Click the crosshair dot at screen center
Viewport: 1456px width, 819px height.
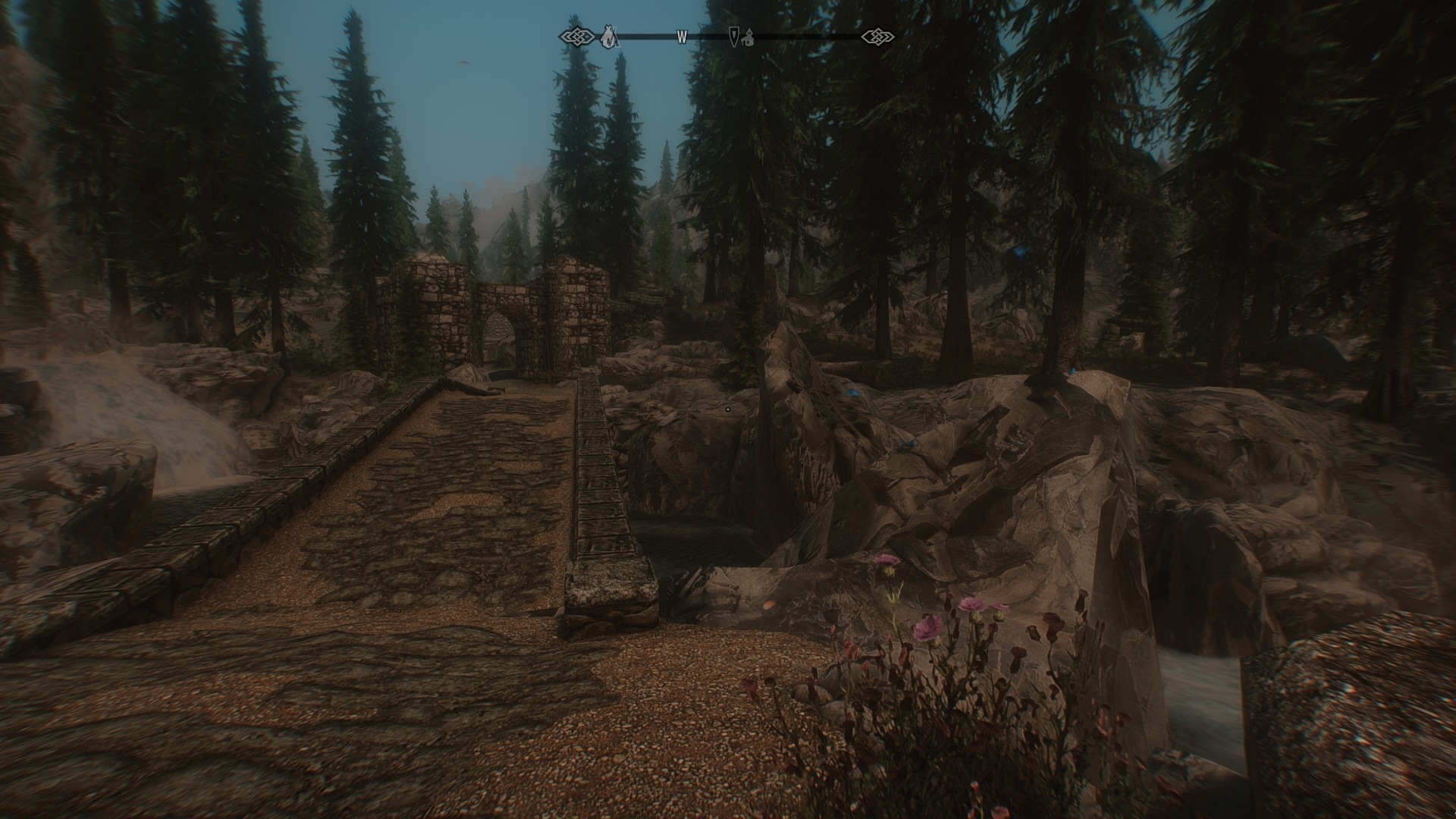click(726, 408)
